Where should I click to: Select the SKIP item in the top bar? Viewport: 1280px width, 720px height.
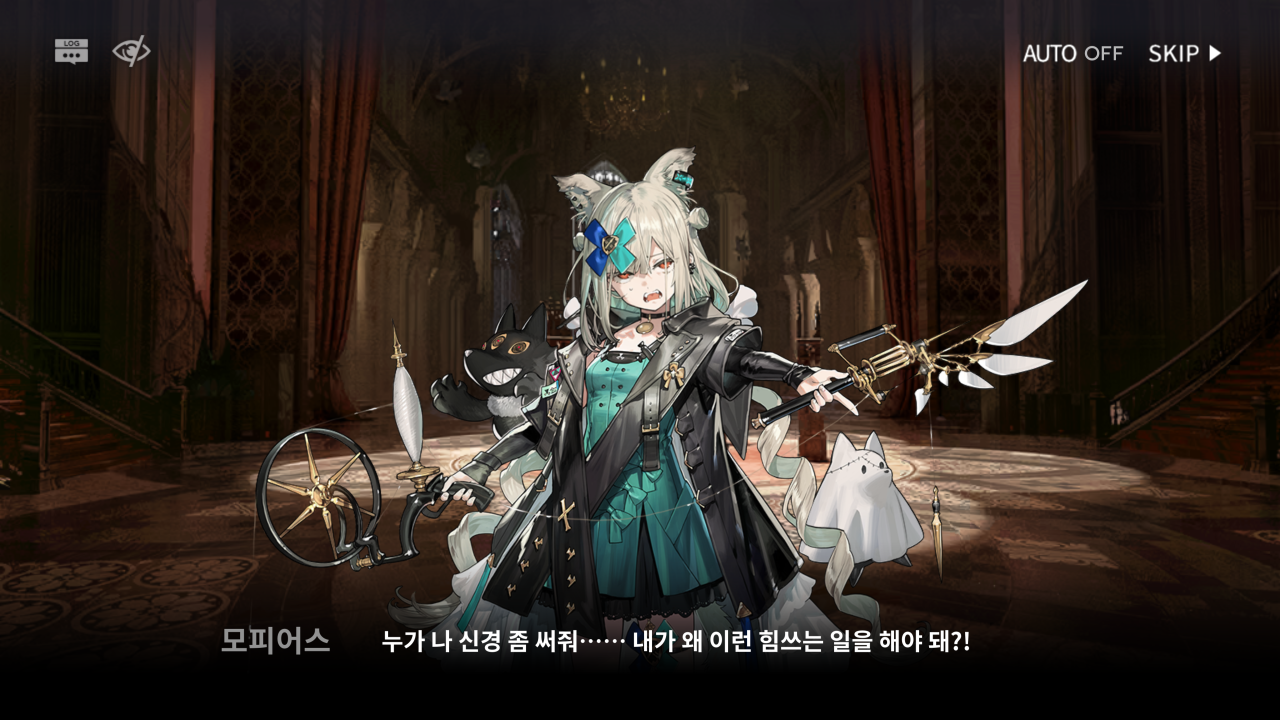[x=1175, y=54]
